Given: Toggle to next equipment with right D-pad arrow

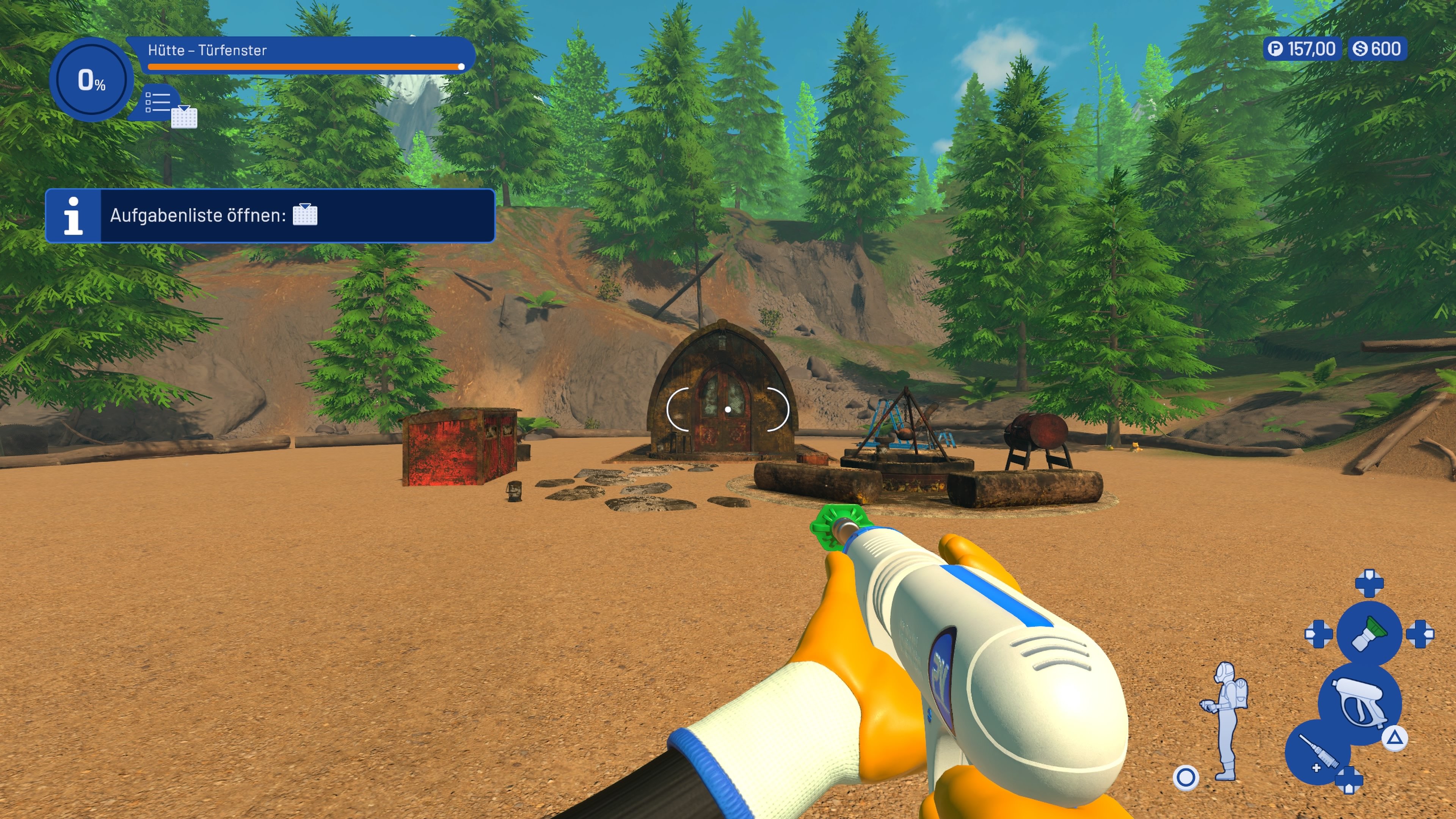Looking at the screenshot, I should click(1421, 634).
